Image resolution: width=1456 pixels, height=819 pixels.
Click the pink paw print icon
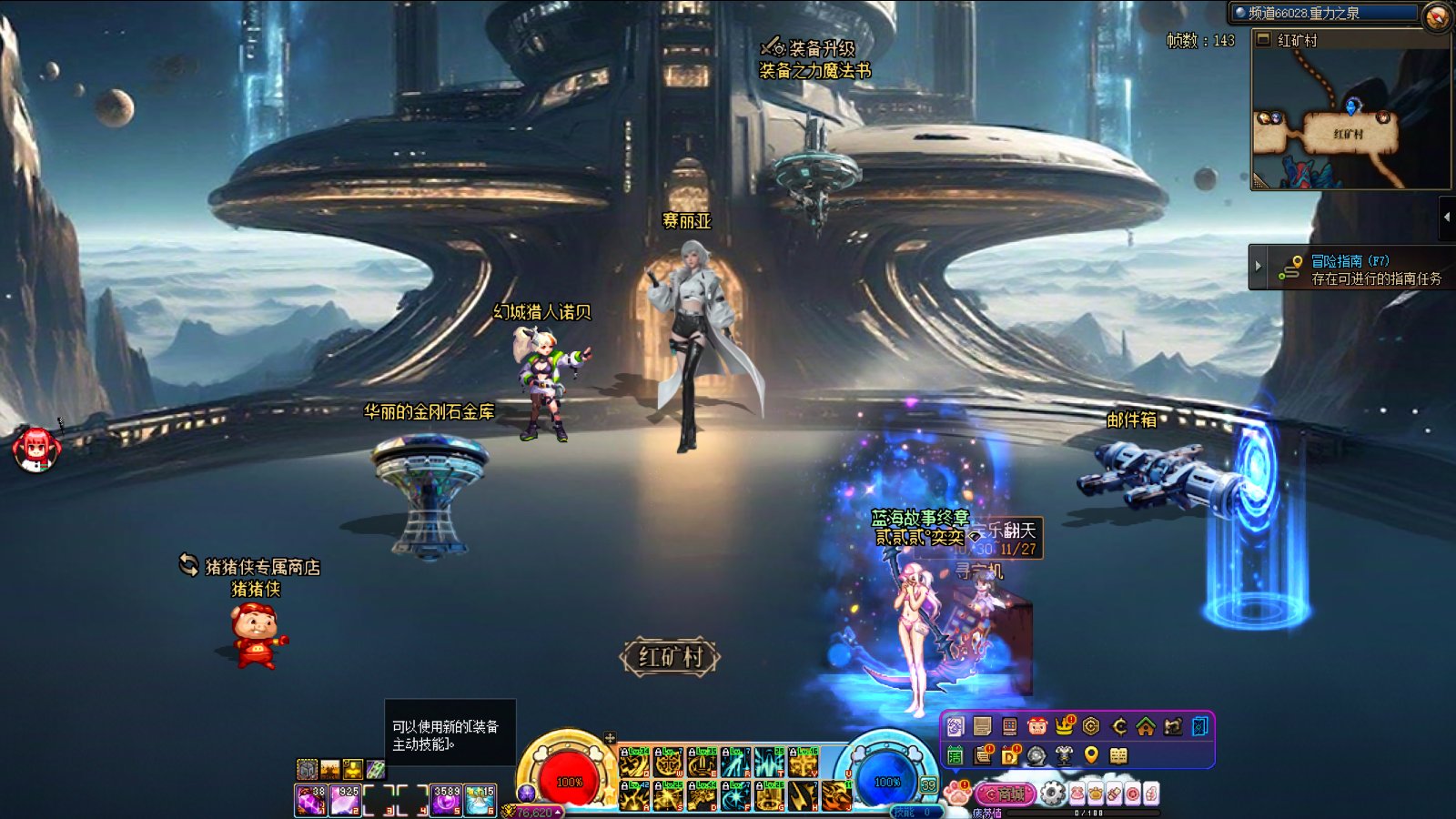coord(956,793)
